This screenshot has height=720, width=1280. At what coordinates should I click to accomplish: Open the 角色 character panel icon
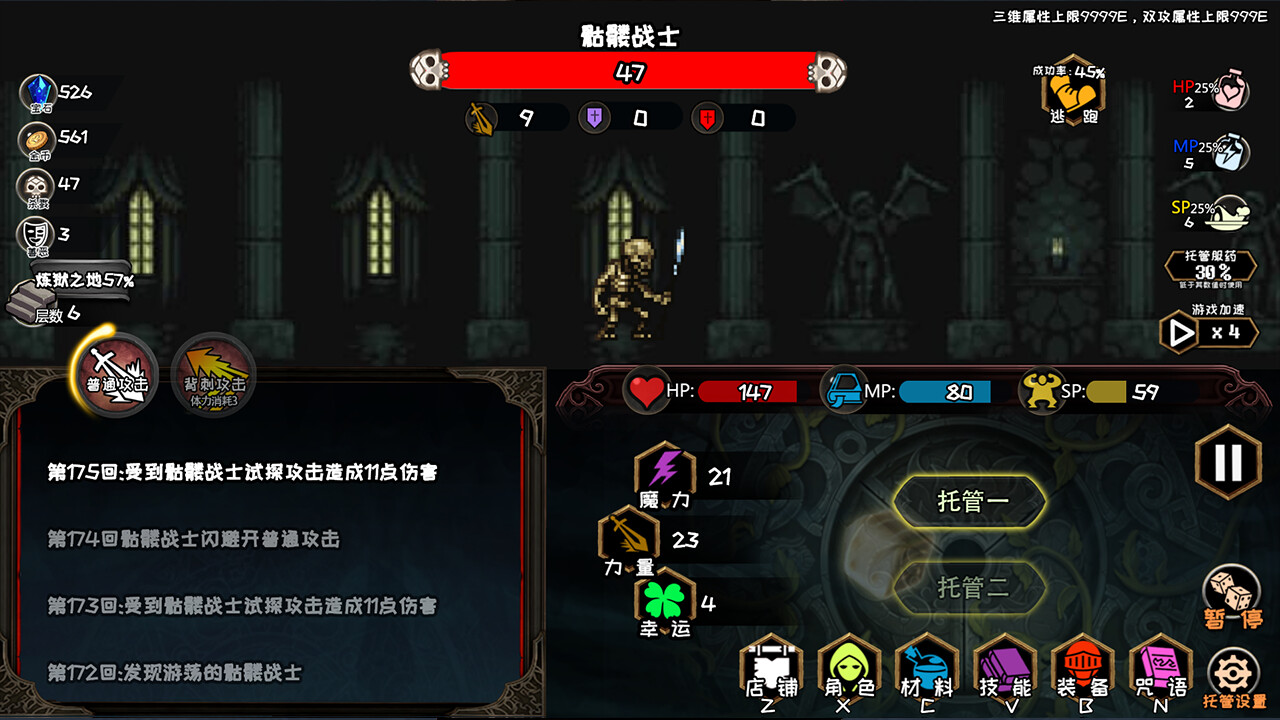pos(848,668)
